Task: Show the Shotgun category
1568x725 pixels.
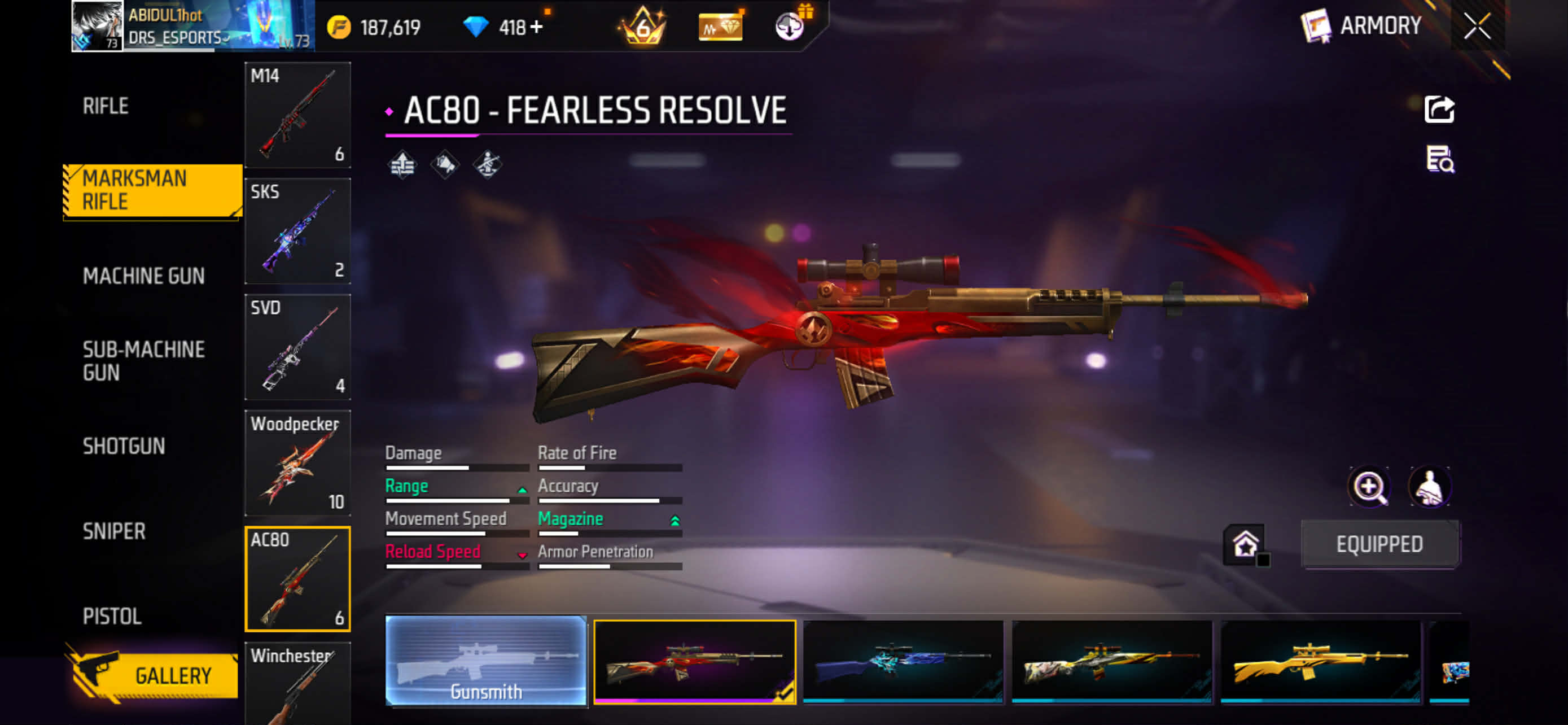Action: pos(124,446)
